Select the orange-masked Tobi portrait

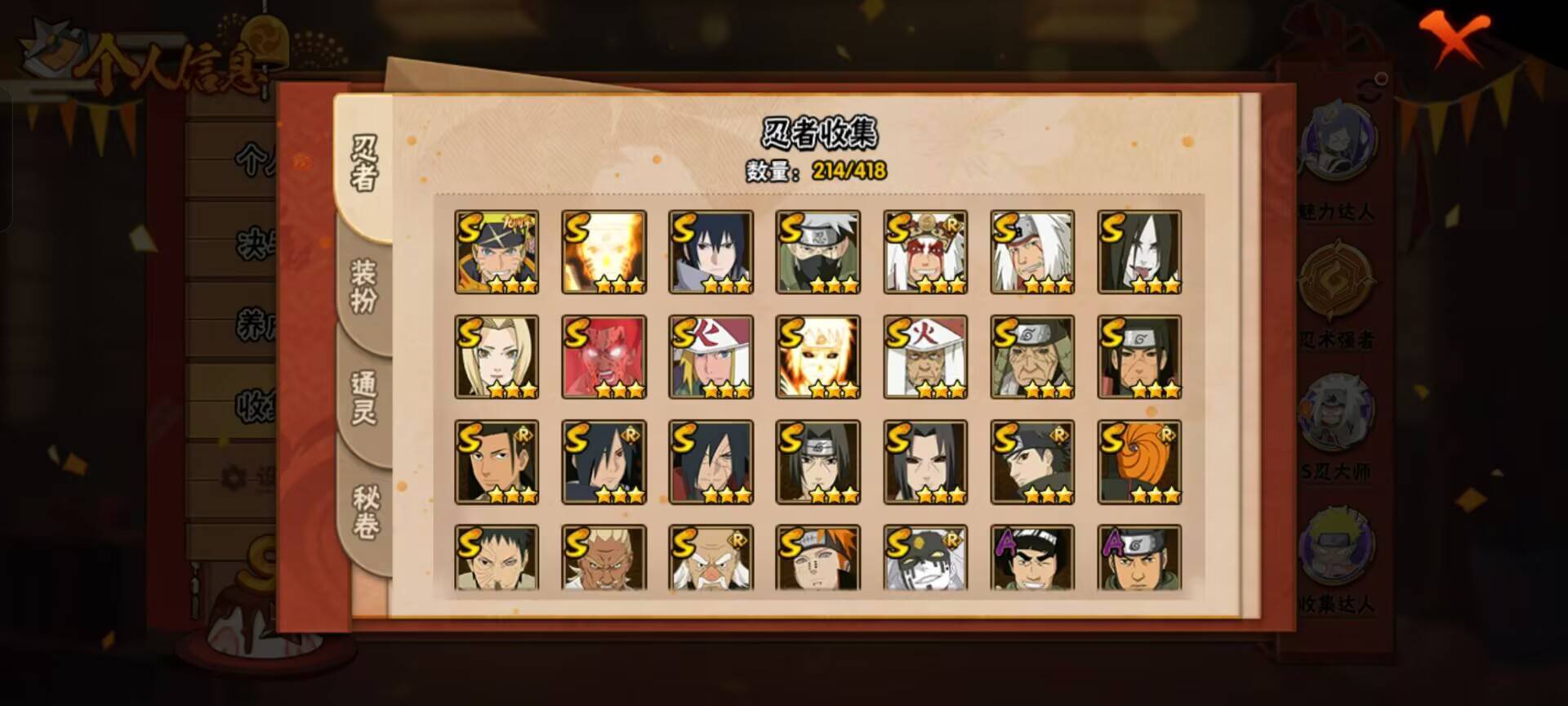1138,462
